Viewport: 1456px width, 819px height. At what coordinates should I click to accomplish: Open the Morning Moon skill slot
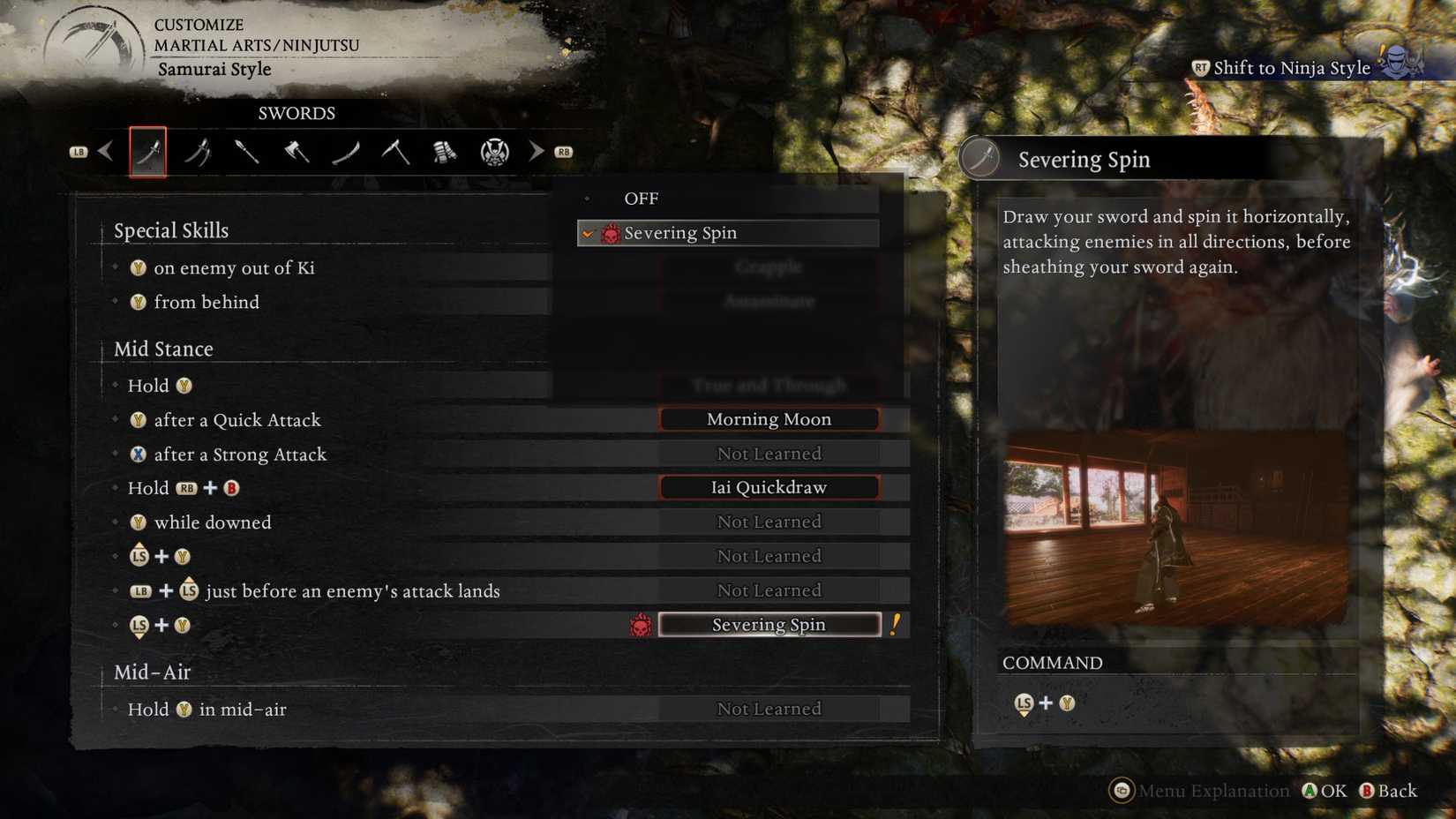[x=769, y=418]
